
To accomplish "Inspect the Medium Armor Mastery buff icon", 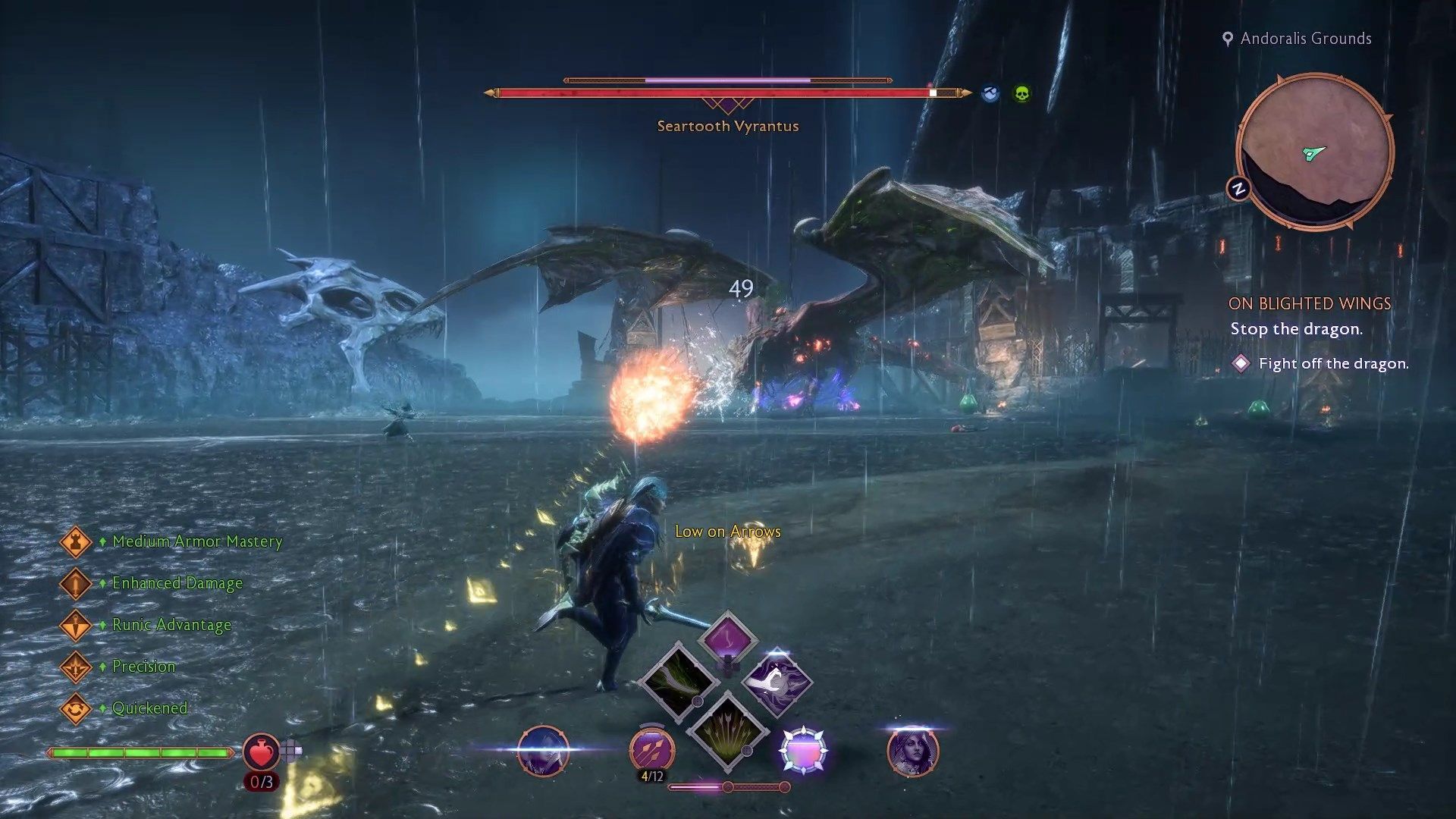I will pyautogui.click(x=76, y=541).
